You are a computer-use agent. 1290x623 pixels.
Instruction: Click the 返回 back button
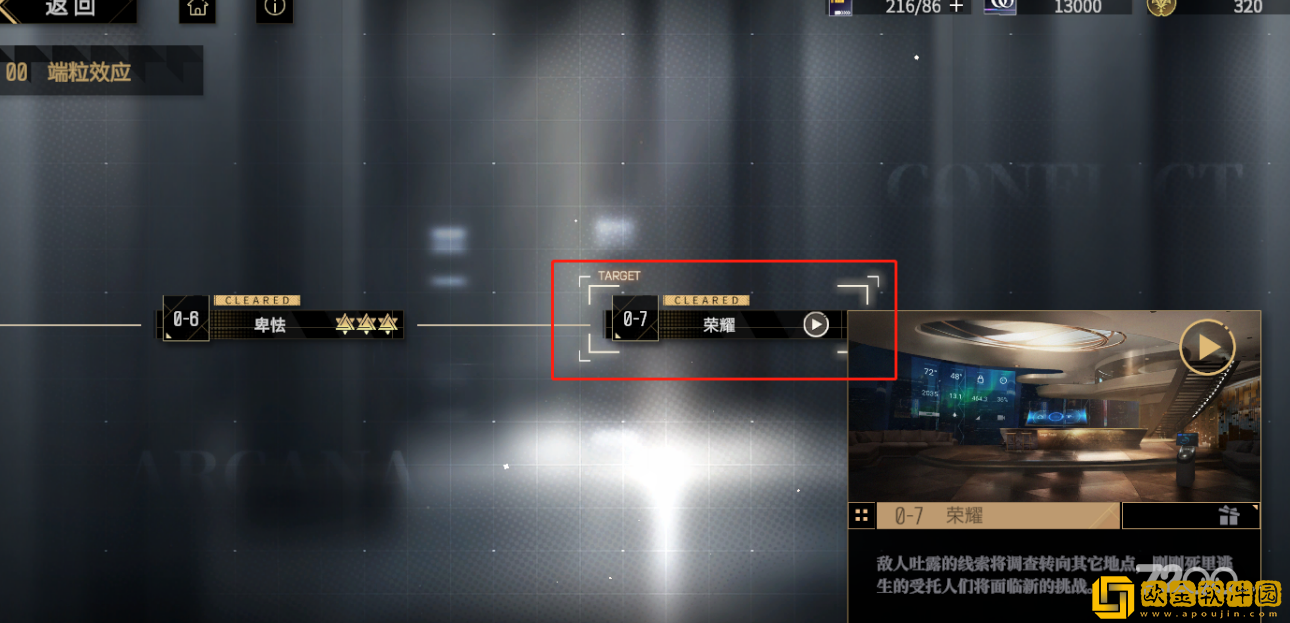point(68,9)
